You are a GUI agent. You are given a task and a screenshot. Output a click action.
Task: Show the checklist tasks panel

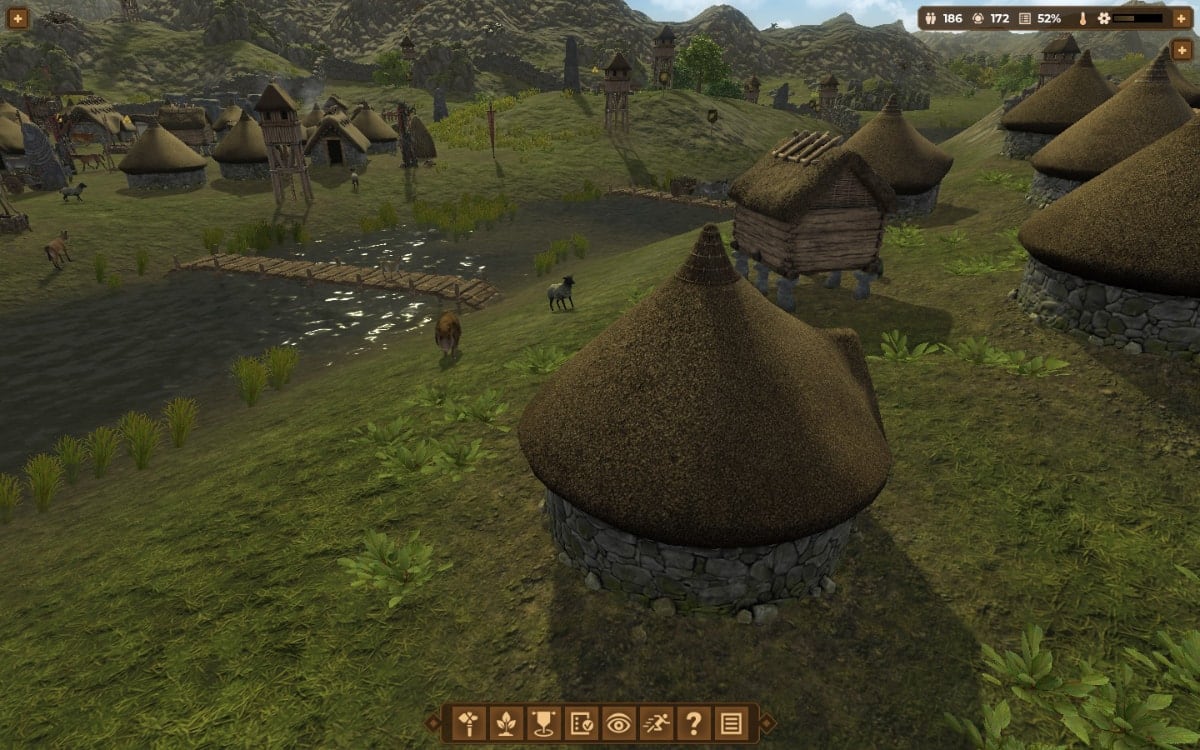click(x=581, y=722)
